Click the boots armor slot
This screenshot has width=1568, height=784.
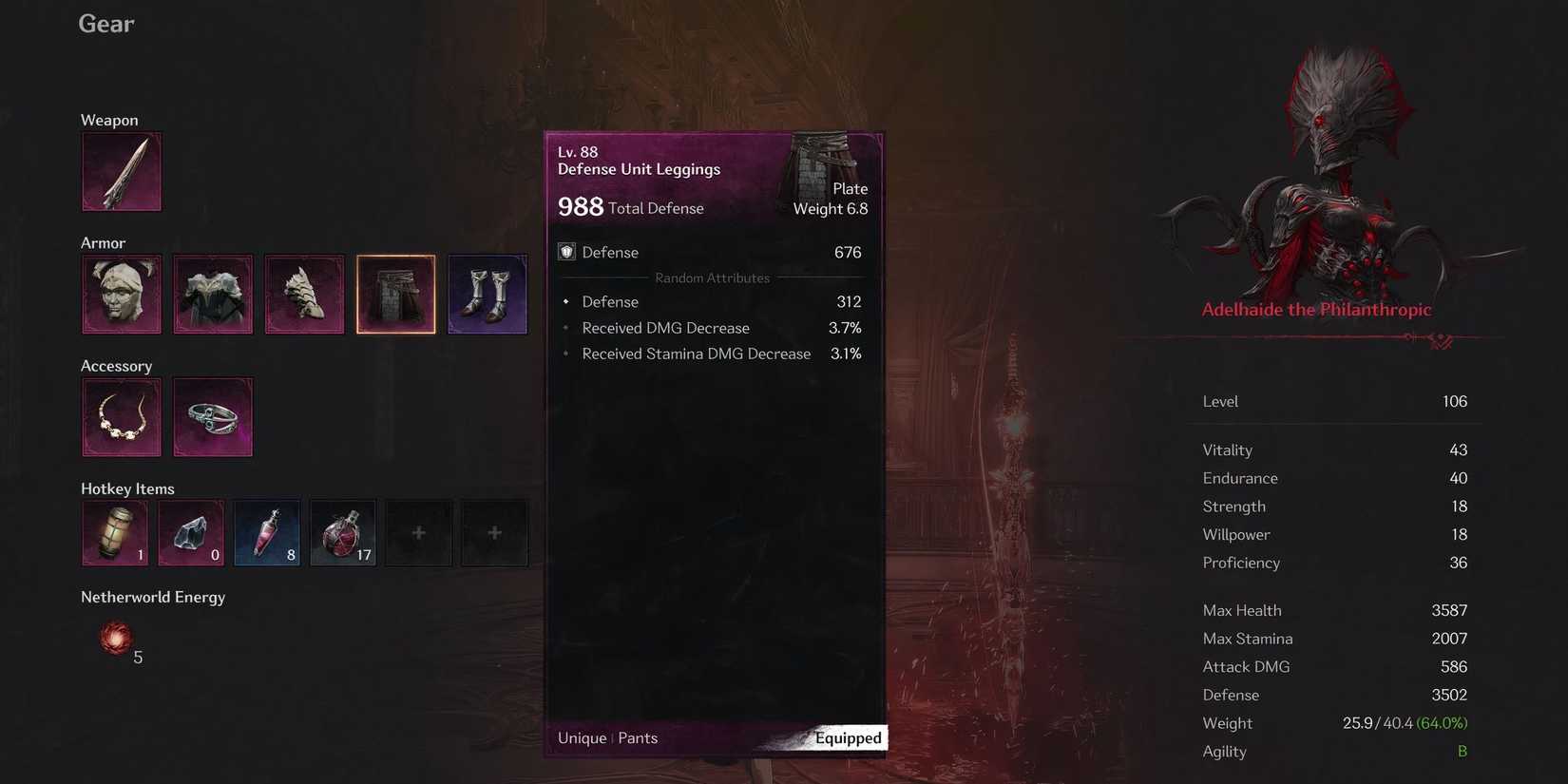point(487,294)
